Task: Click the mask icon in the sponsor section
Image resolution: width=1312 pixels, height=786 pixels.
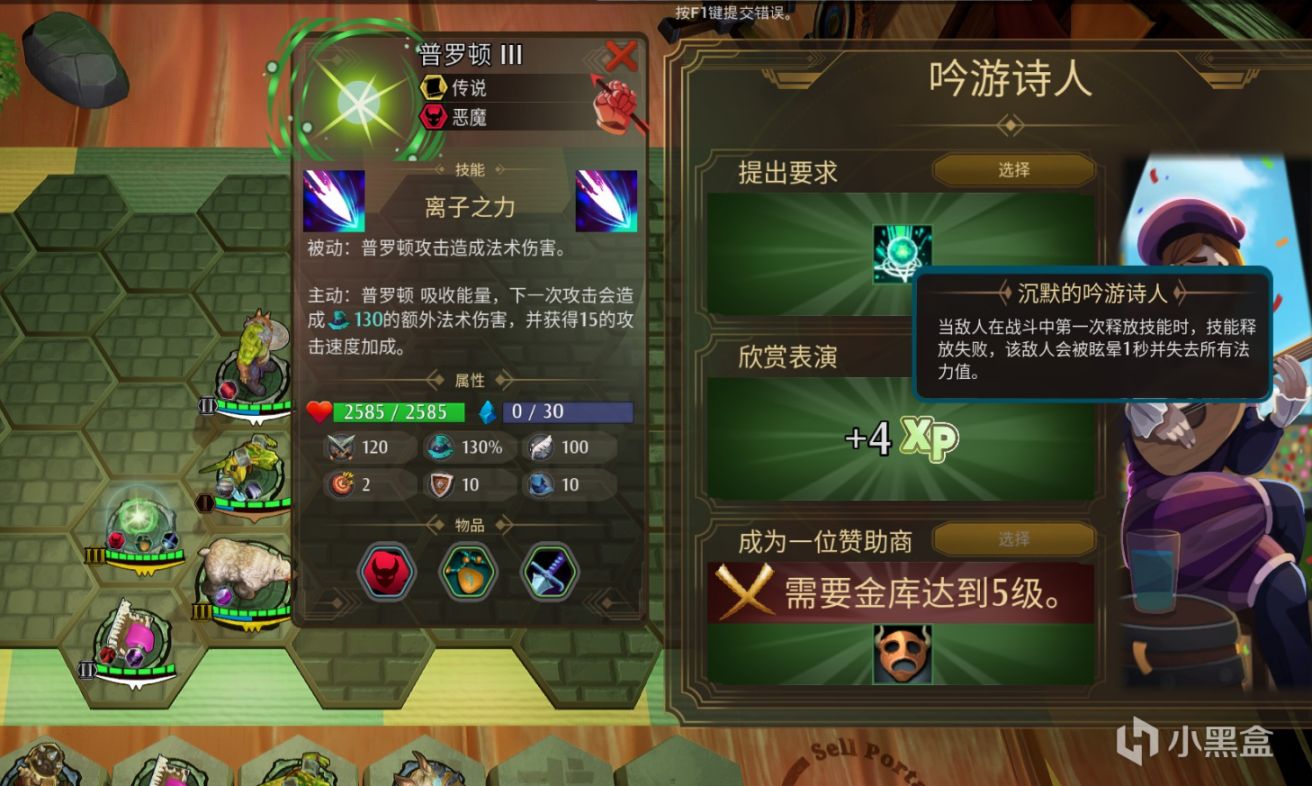Action: (905, 655)
